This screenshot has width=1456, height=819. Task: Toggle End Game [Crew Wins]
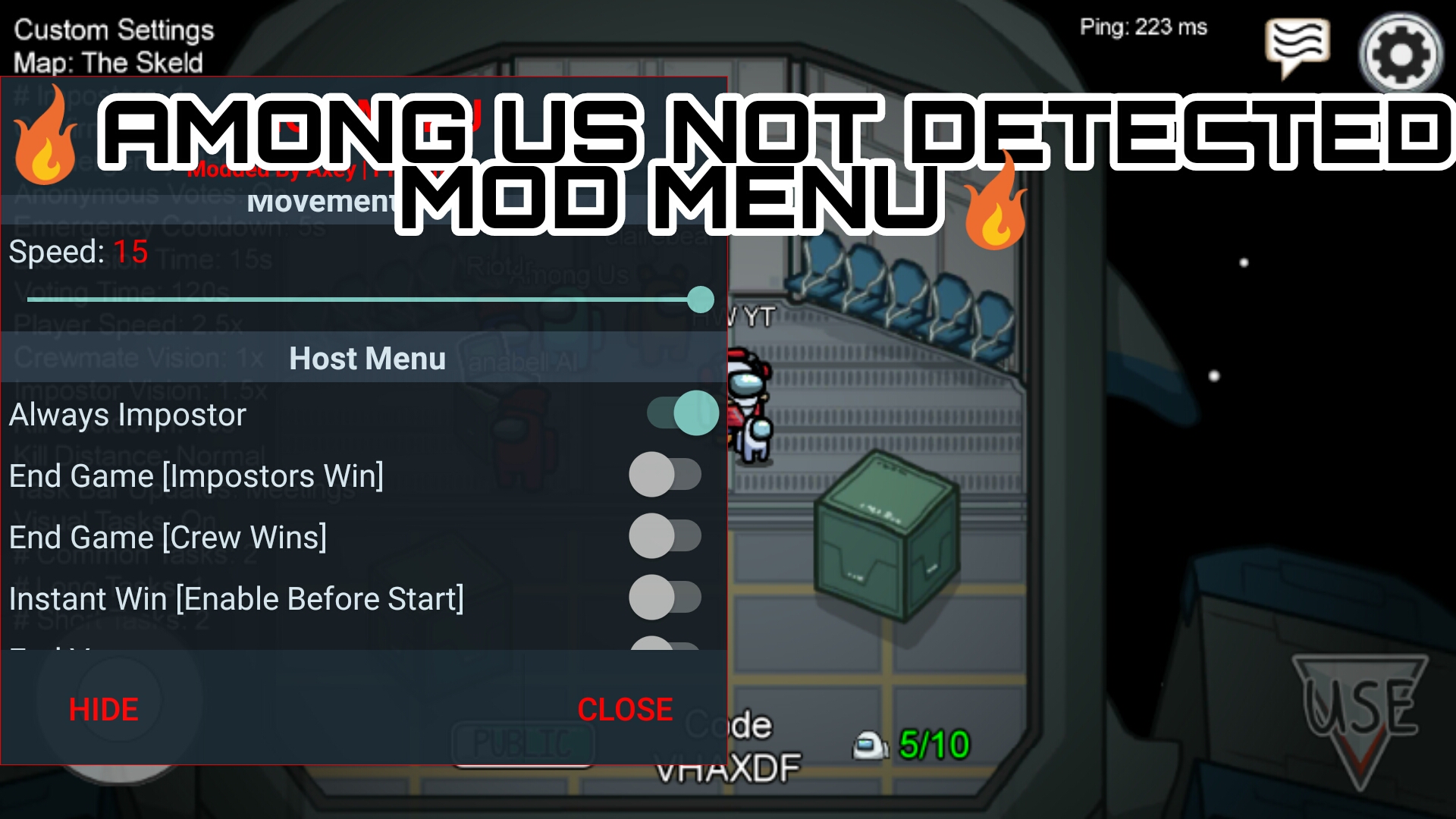(667, 535)
